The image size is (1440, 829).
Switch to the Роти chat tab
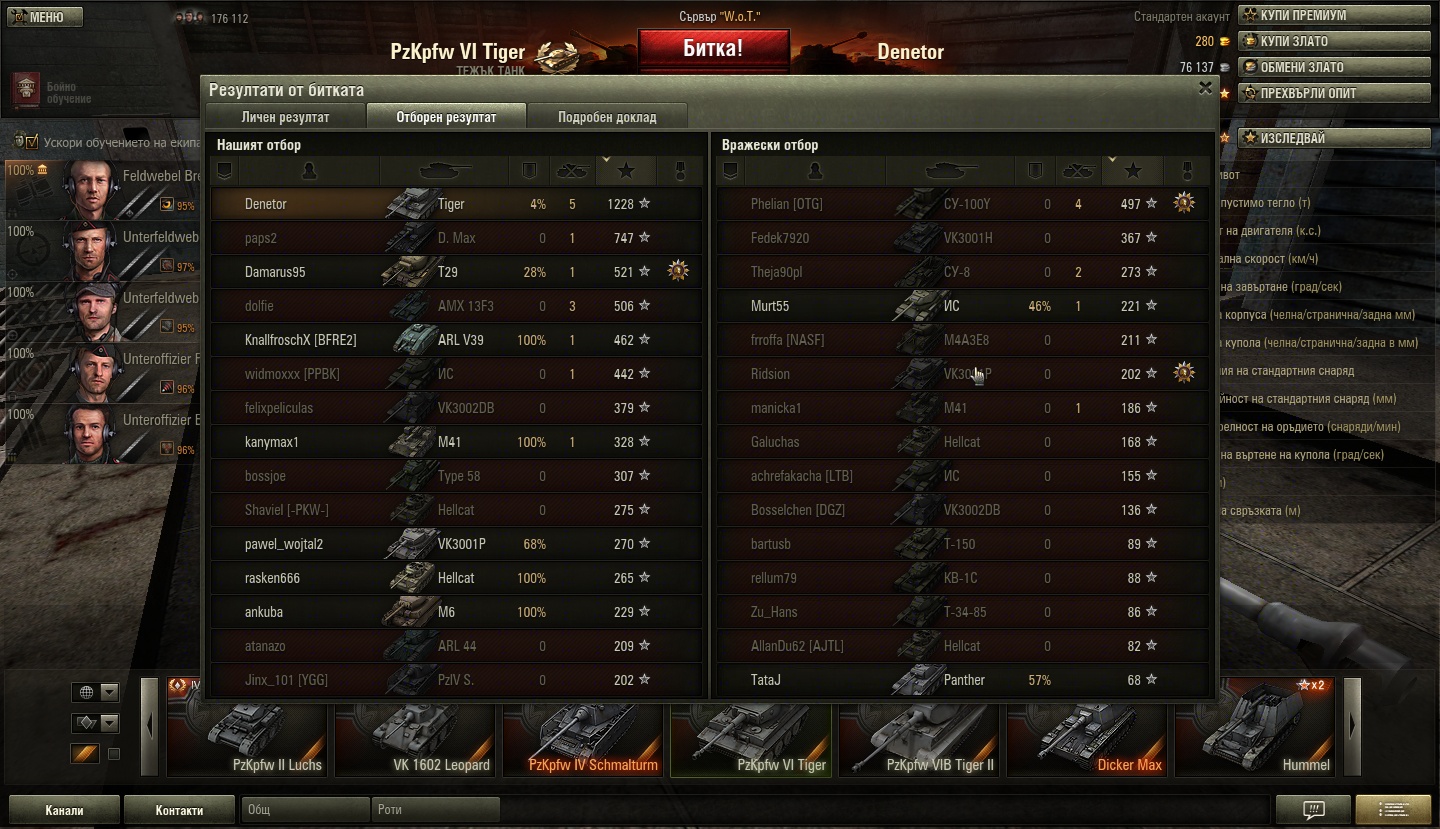435,810
